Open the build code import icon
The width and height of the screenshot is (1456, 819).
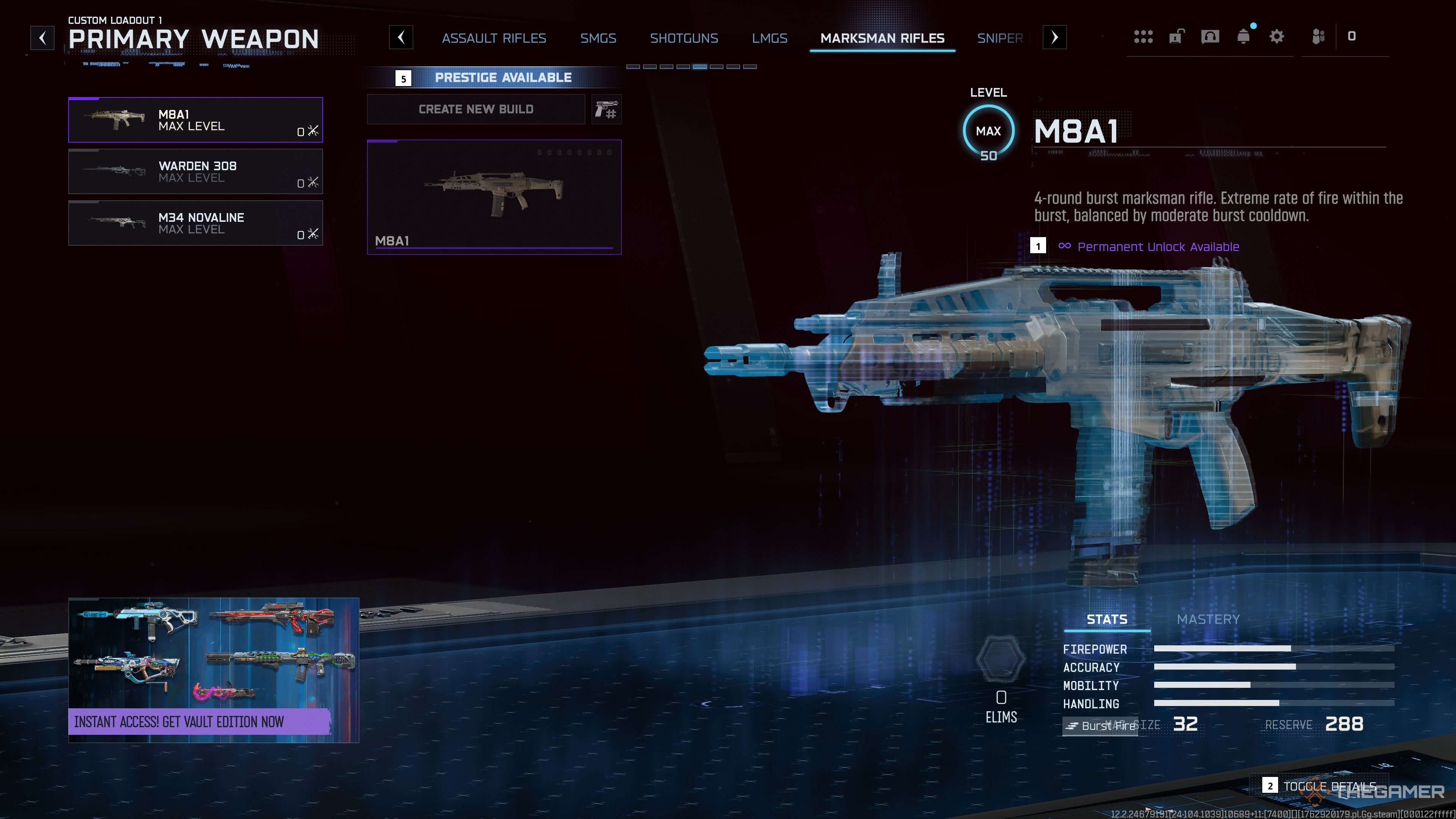click(607, 109)
